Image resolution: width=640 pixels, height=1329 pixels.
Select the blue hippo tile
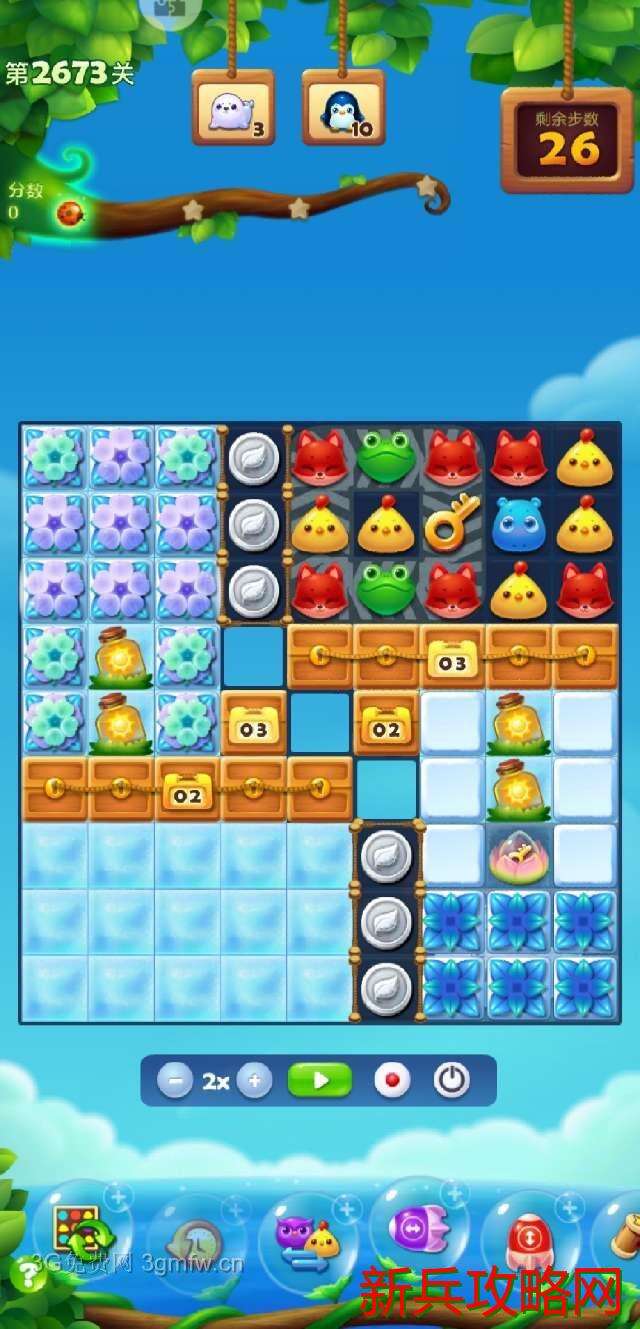pyautogui.click(x=518, y=524)
